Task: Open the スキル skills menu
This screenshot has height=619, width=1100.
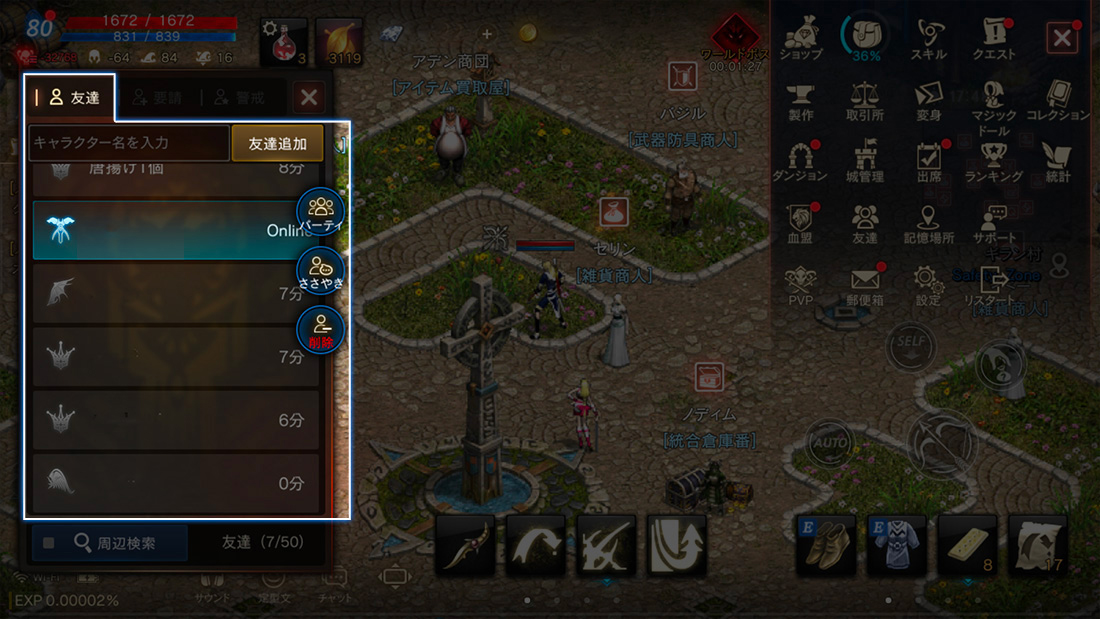Action: click(x=929, y=38)
